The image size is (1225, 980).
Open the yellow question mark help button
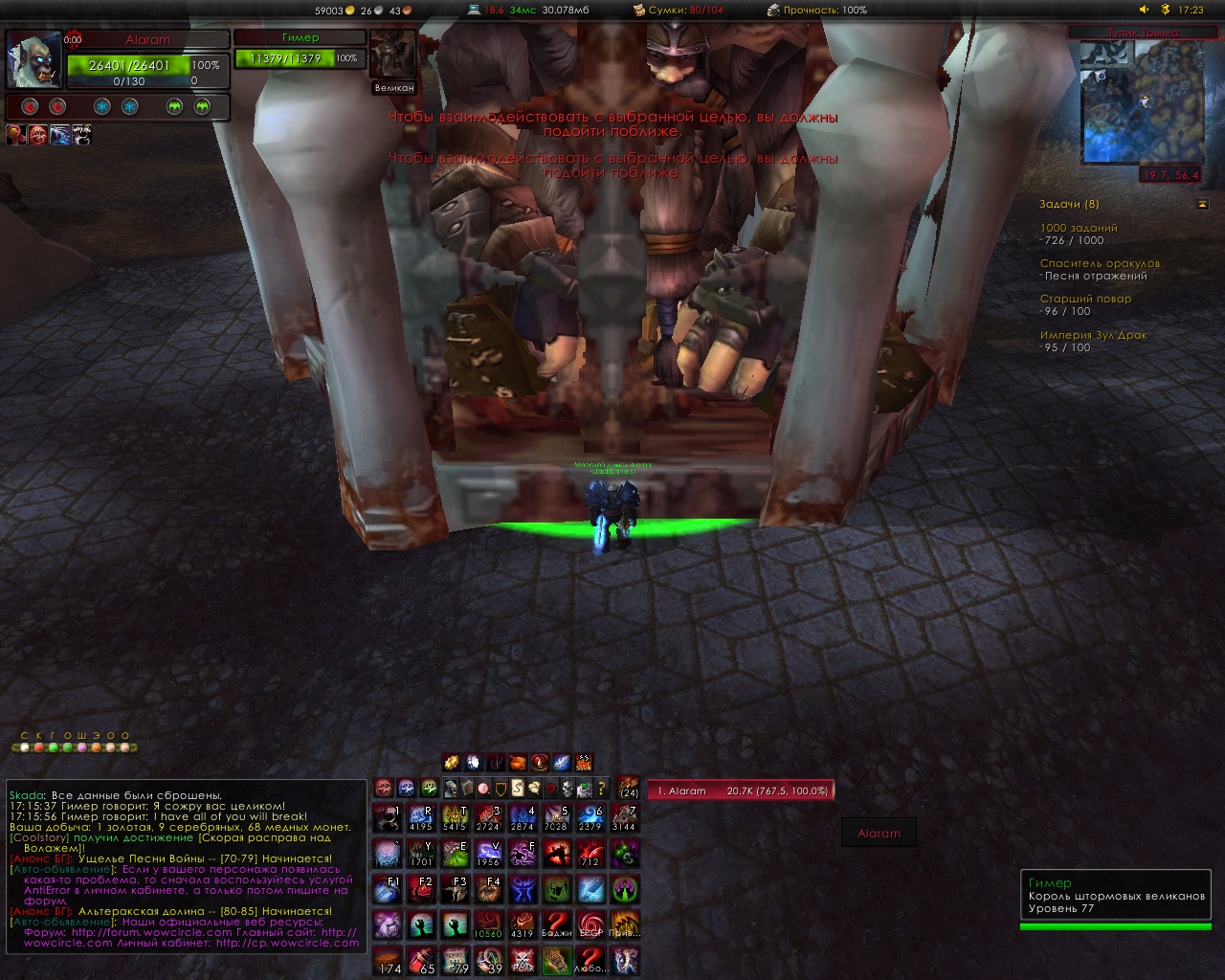601,789
